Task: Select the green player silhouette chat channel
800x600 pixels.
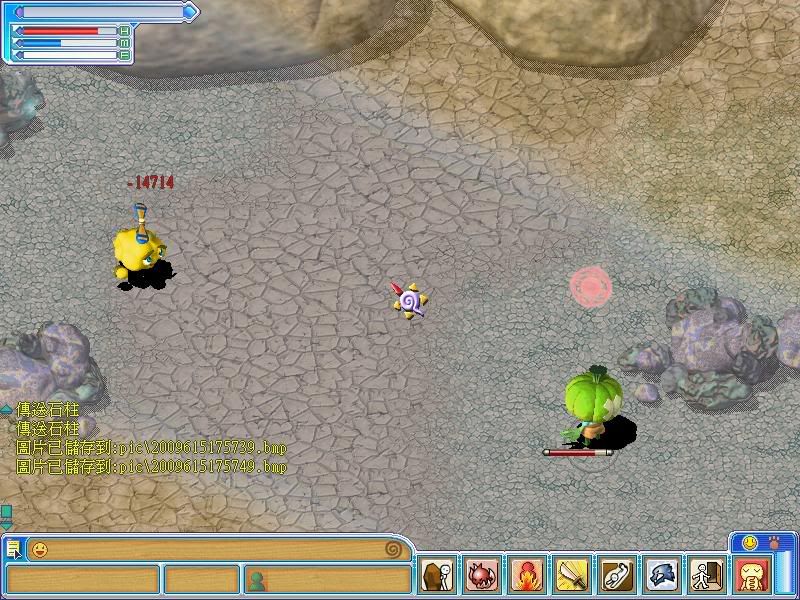Action: click(x=256, y=579)
